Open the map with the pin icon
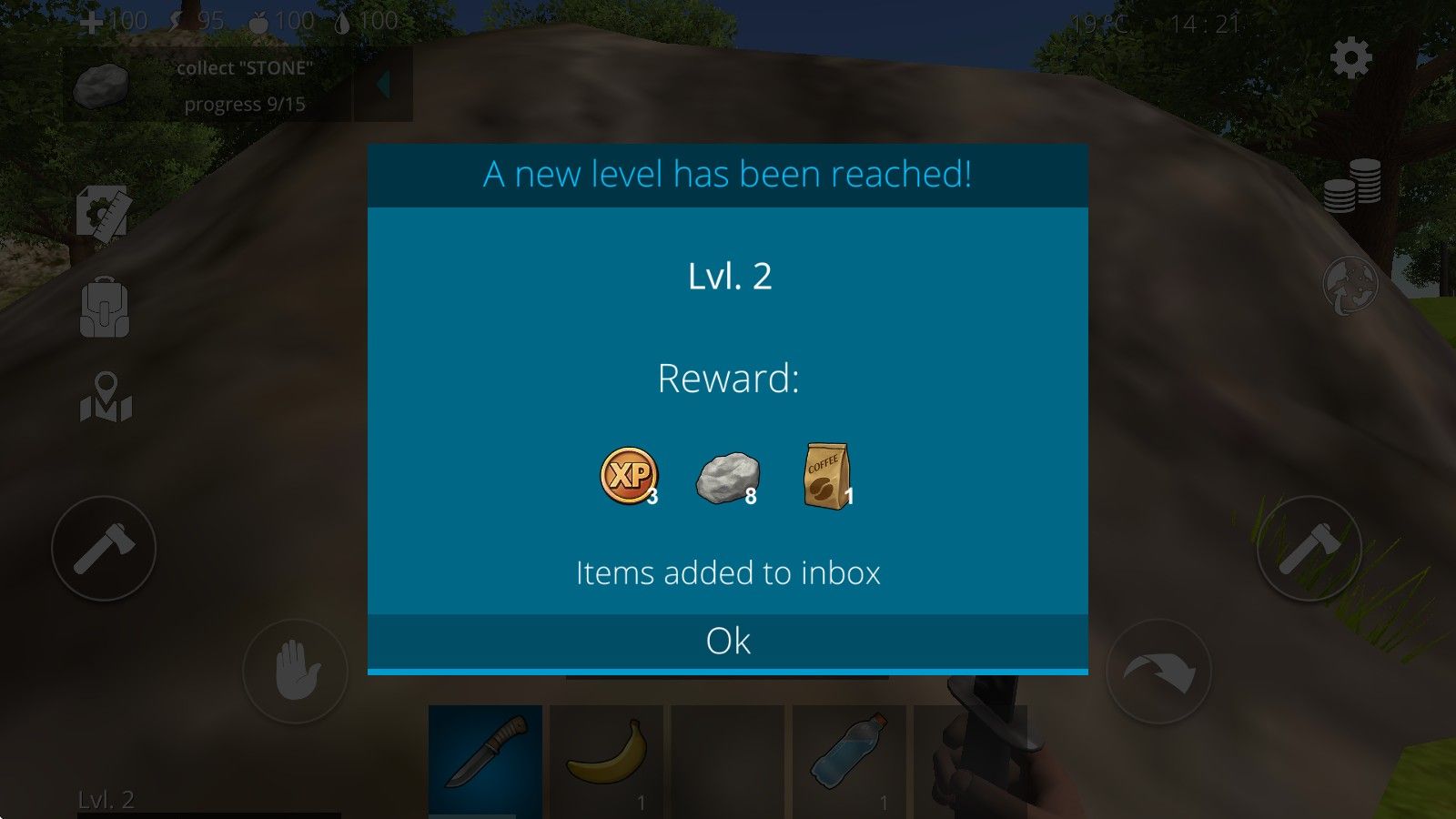The height and width of the screenshot is (819, 1456). [106, 398]
